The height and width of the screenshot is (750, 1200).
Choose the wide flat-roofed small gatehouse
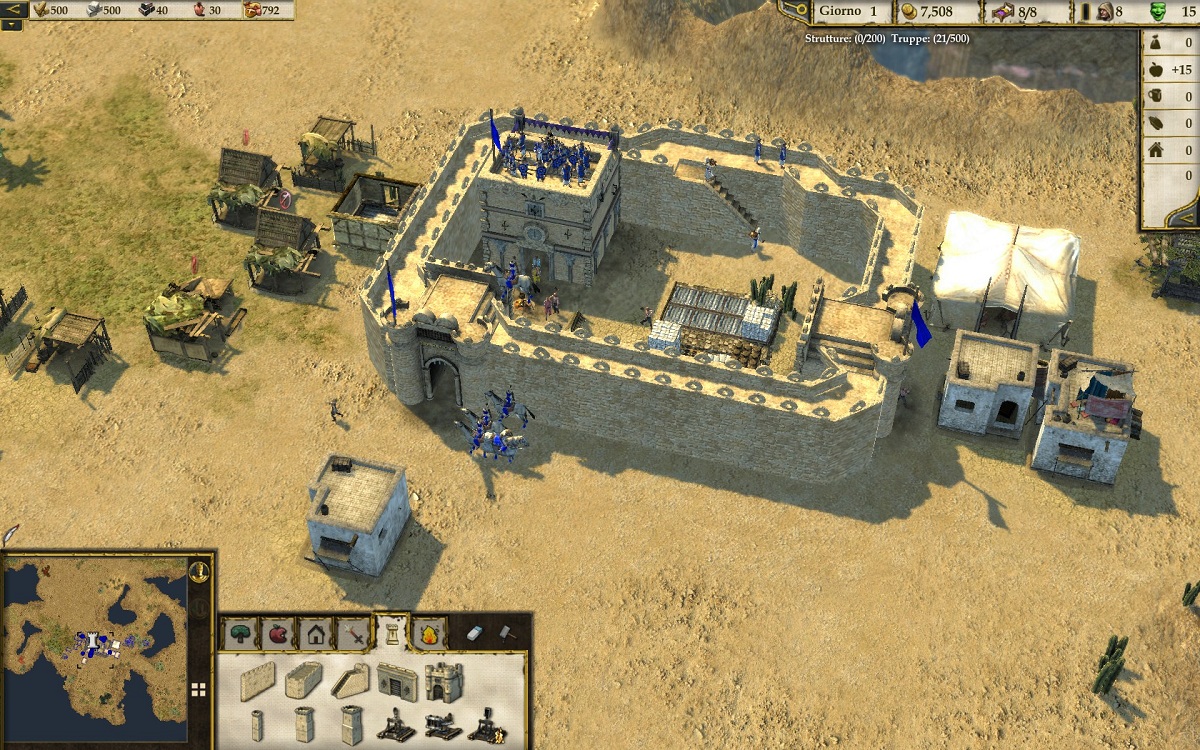click(396, 681)
